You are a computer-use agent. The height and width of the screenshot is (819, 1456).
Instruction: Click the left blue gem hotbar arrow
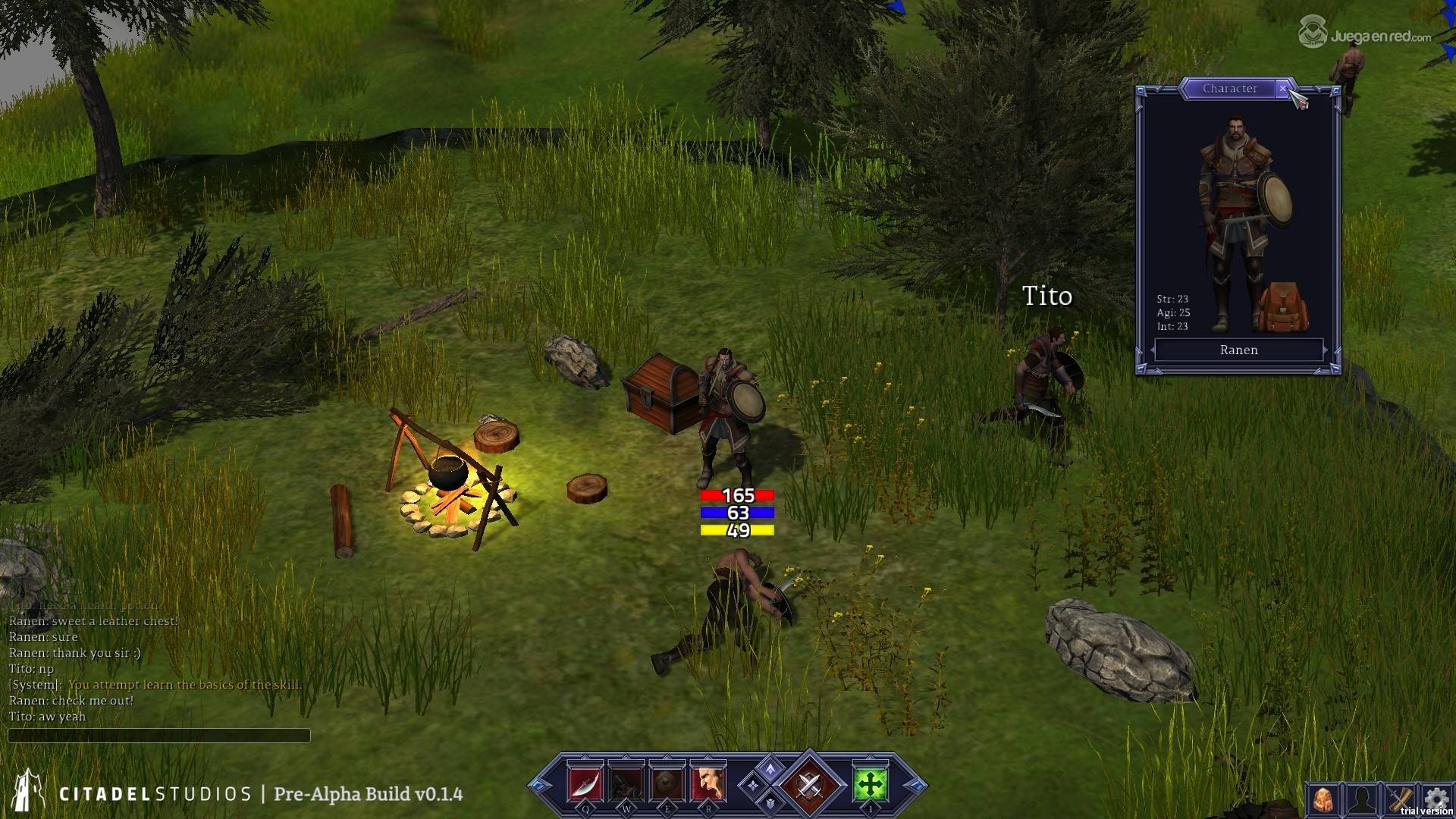[x=540, y=786]
